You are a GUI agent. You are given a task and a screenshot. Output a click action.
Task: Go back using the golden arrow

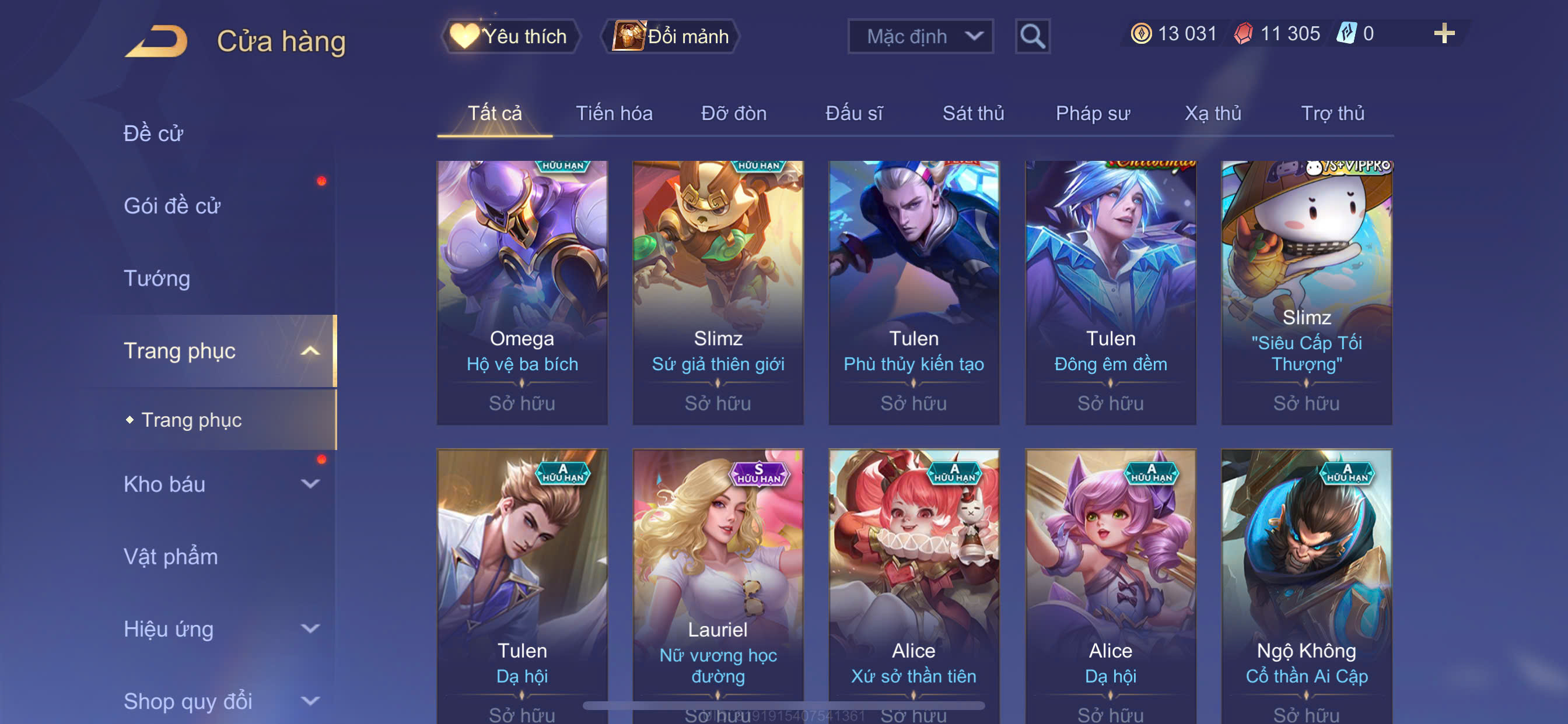156,41
